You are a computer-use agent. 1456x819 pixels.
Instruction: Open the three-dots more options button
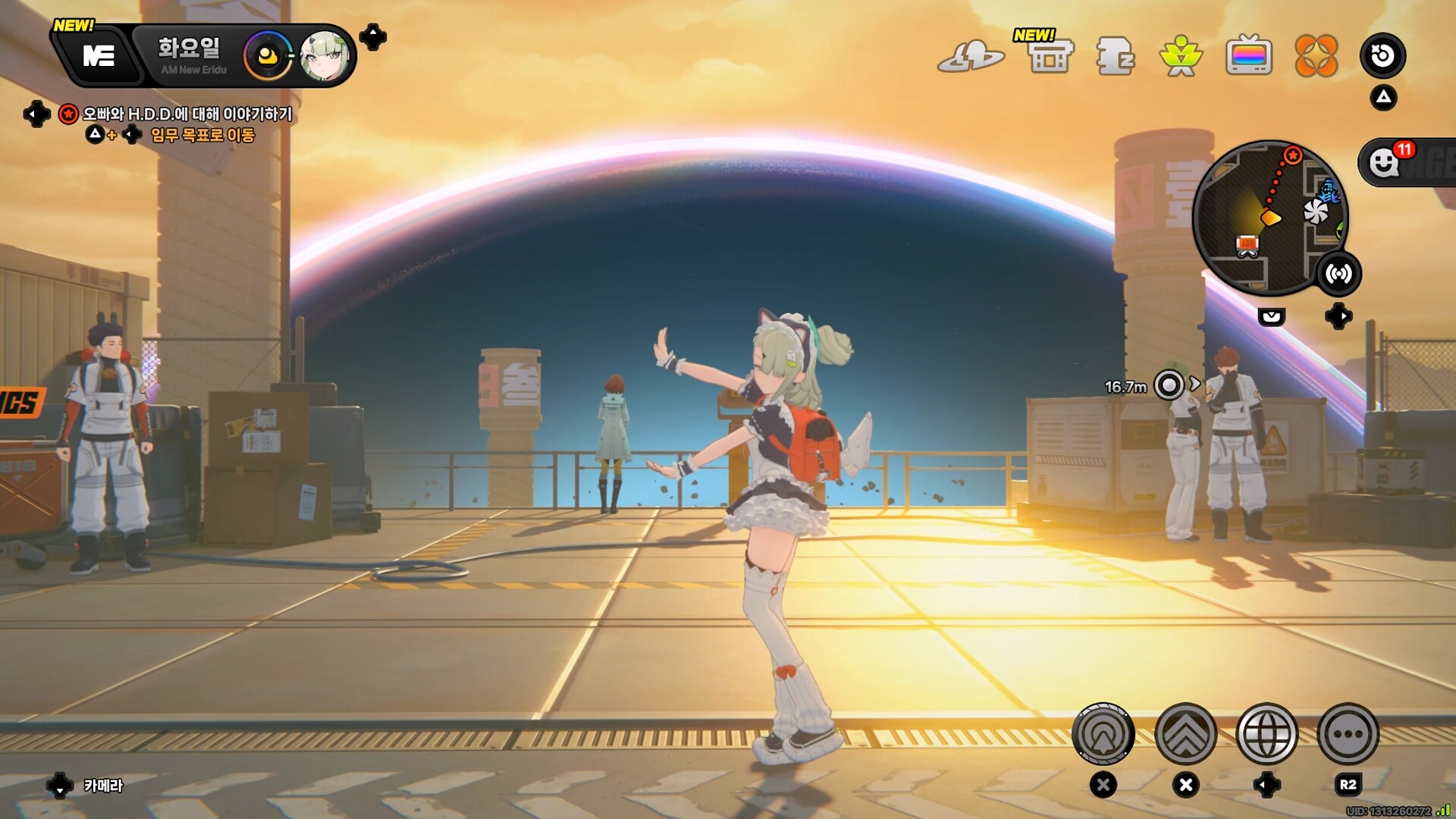(1348, 734)
